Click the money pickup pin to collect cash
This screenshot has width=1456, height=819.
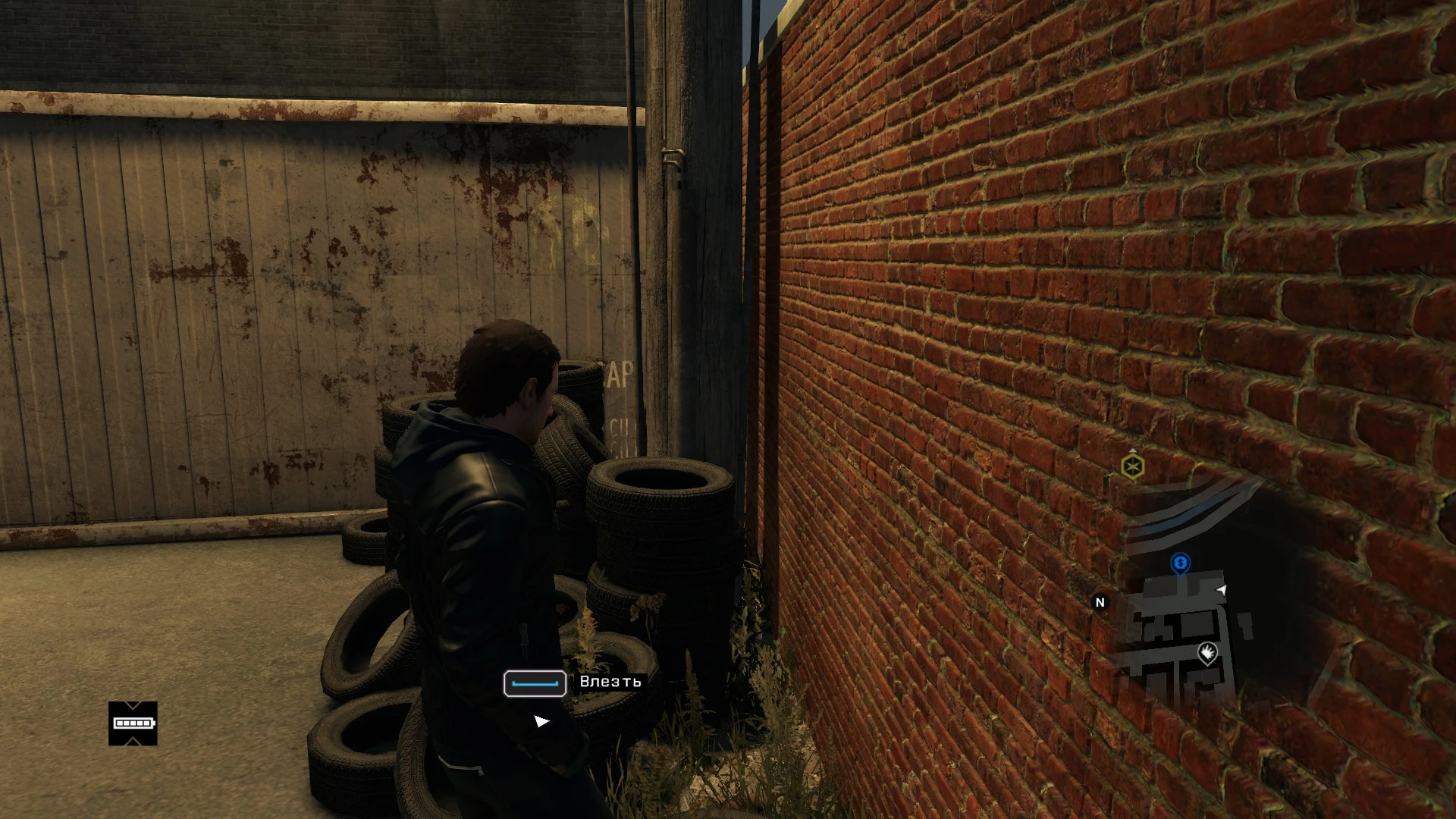(1180, 563)
